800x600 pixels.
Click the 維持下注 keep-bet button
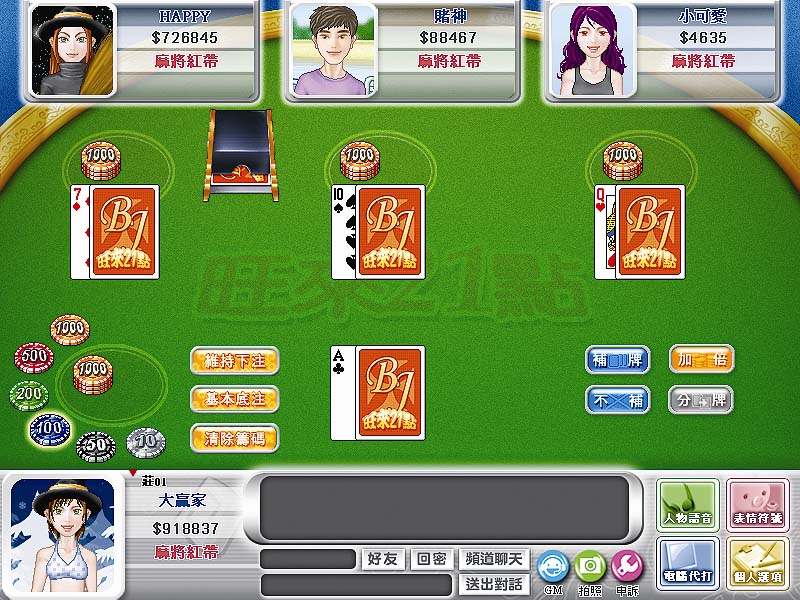[234, 360]
